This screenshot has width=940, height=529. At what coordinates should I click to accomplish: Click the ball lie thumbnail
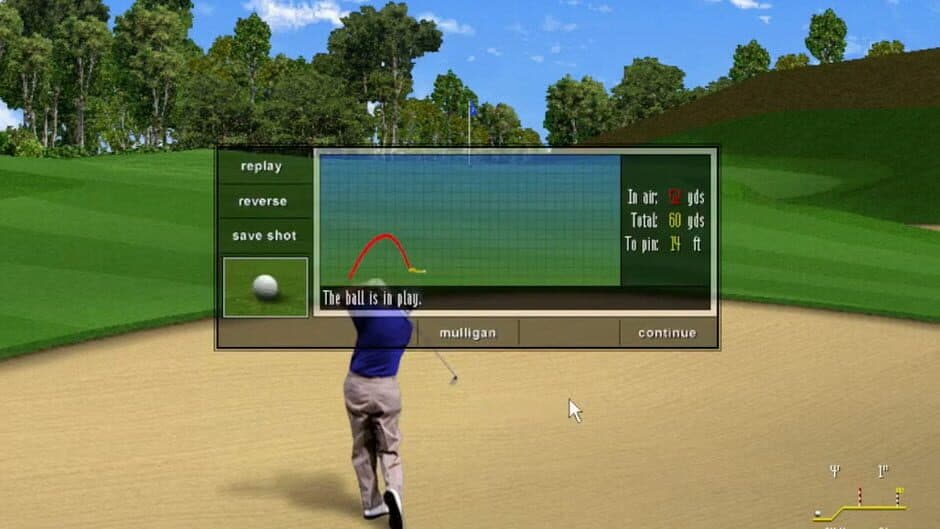pos(265,287)
